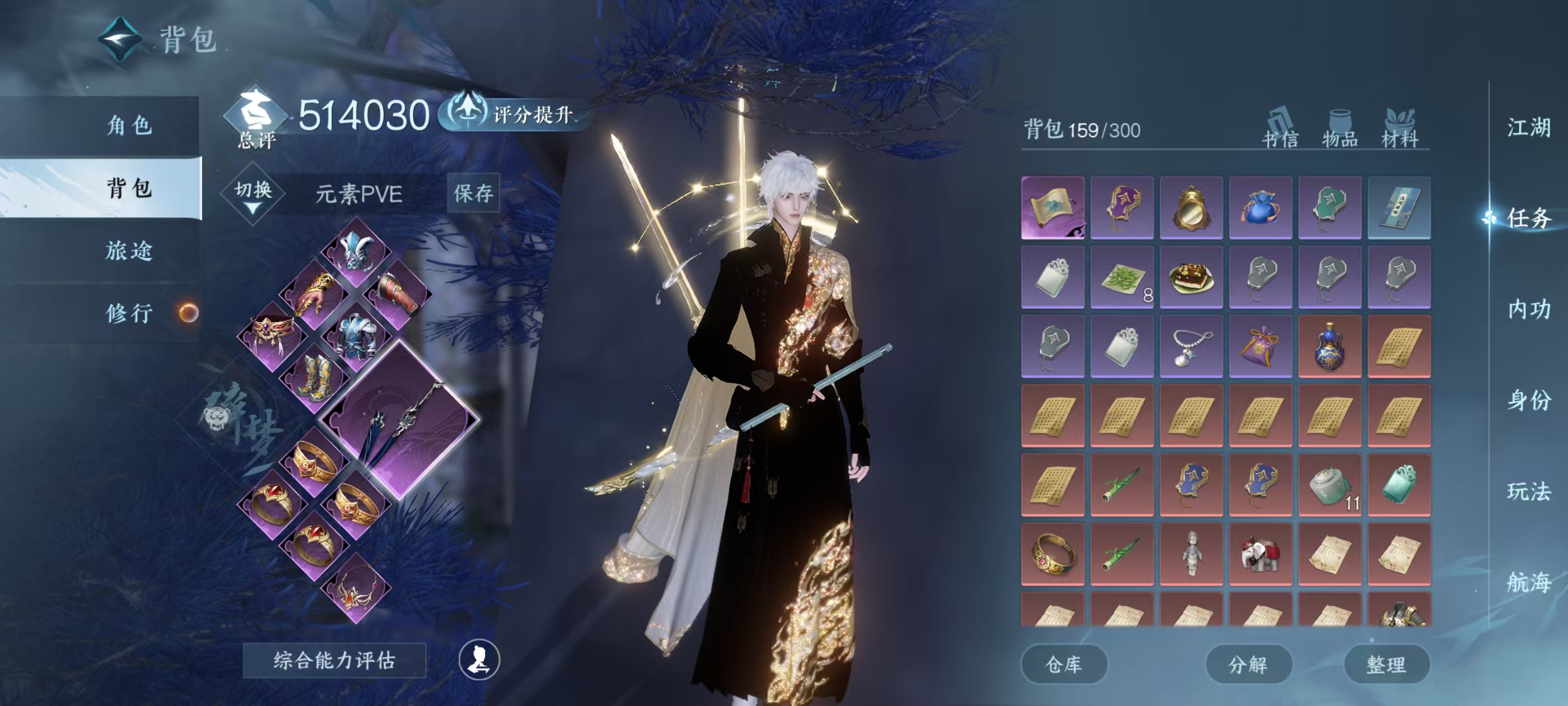1568x706 pixels.
Task: Open the 旅途 journey tab
Action: 128,251
